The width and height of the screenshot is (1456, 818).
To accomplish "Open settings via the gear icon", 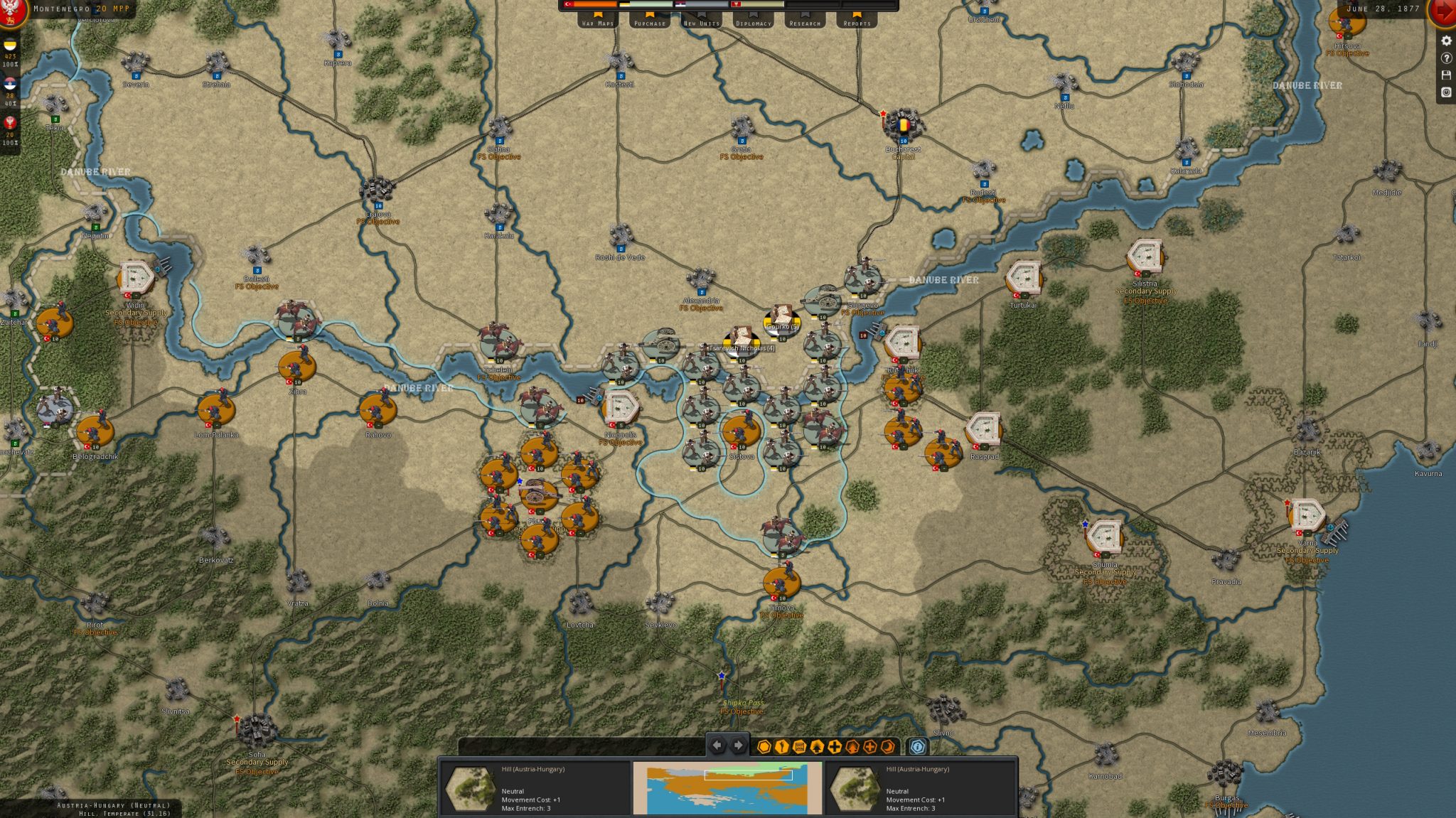I will 1446,41.
